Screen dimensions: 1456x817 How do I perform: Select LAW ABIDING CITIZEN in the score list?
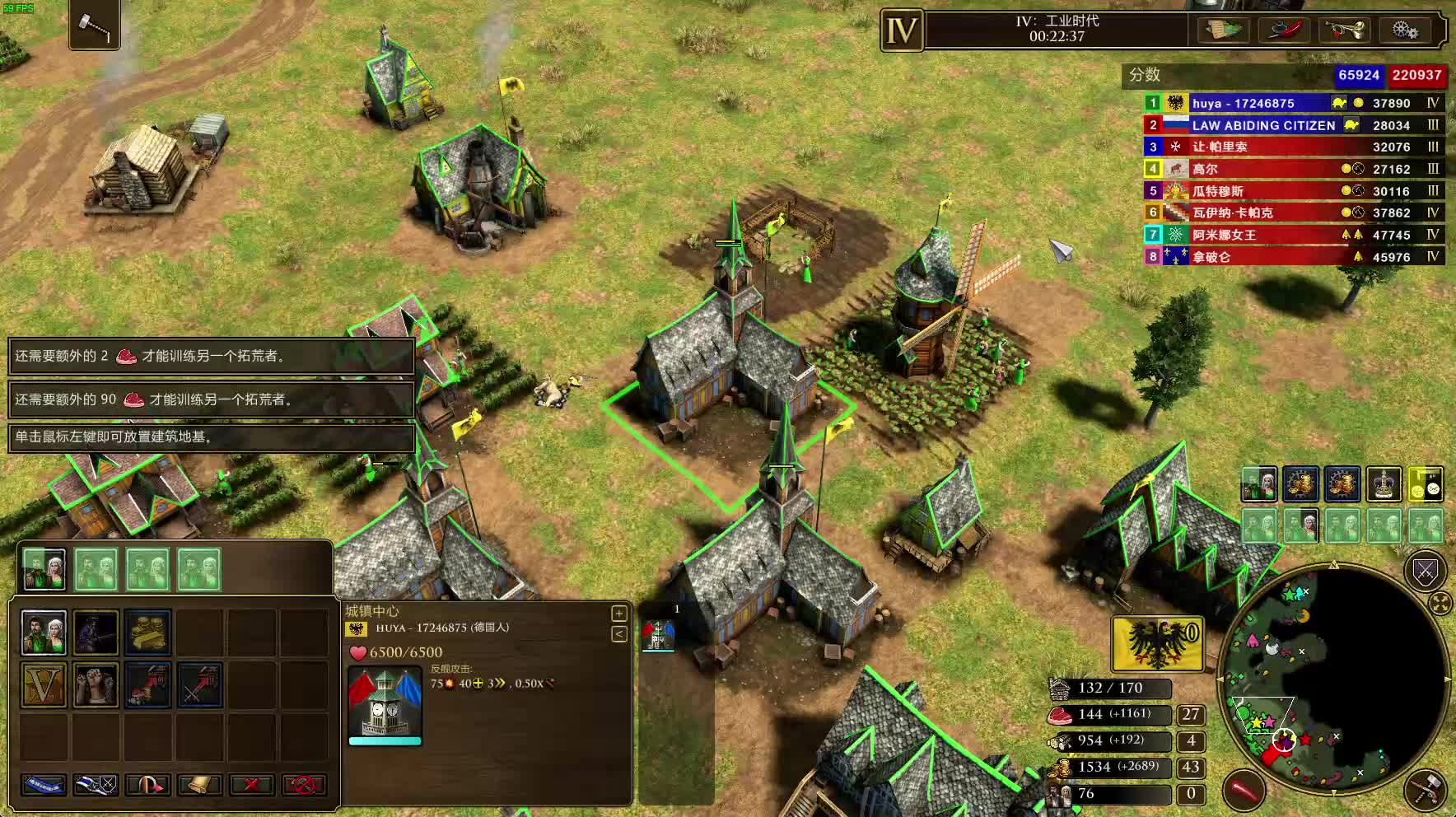tap(1263, 125)
